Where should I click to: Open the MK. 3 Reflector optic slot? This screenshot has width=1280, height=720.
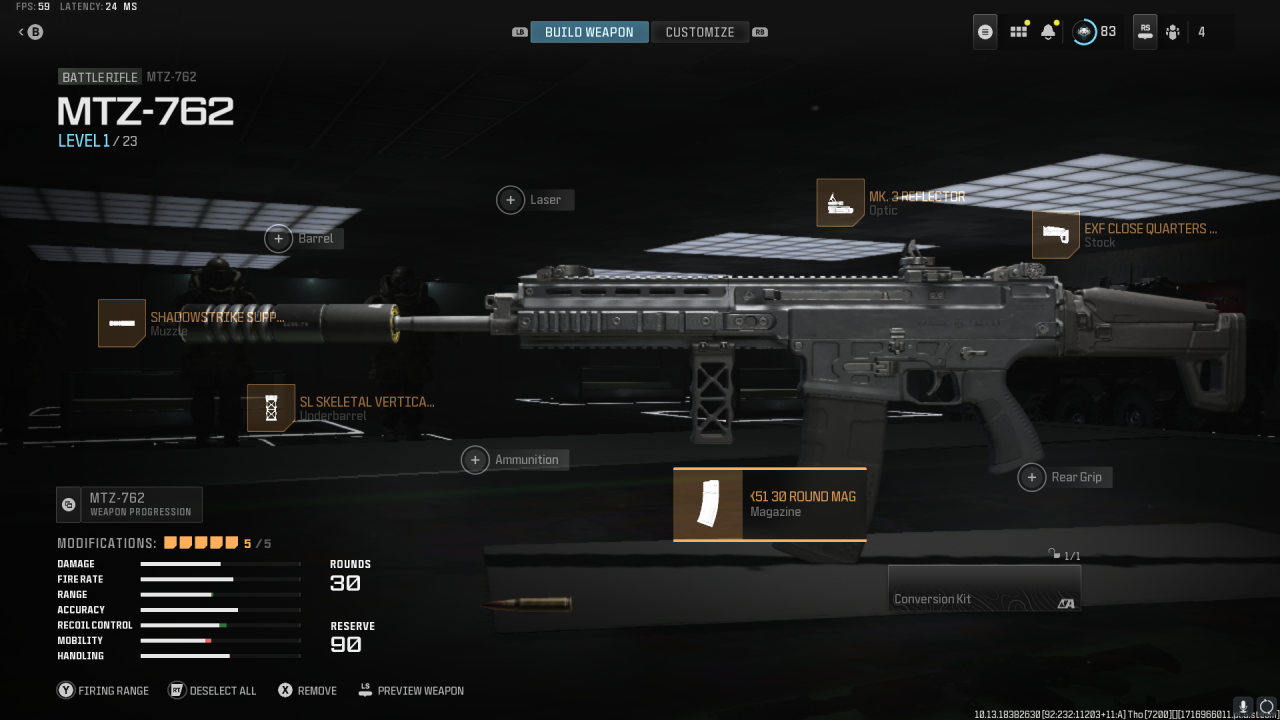pyautogui.click(x=840, y=202)
